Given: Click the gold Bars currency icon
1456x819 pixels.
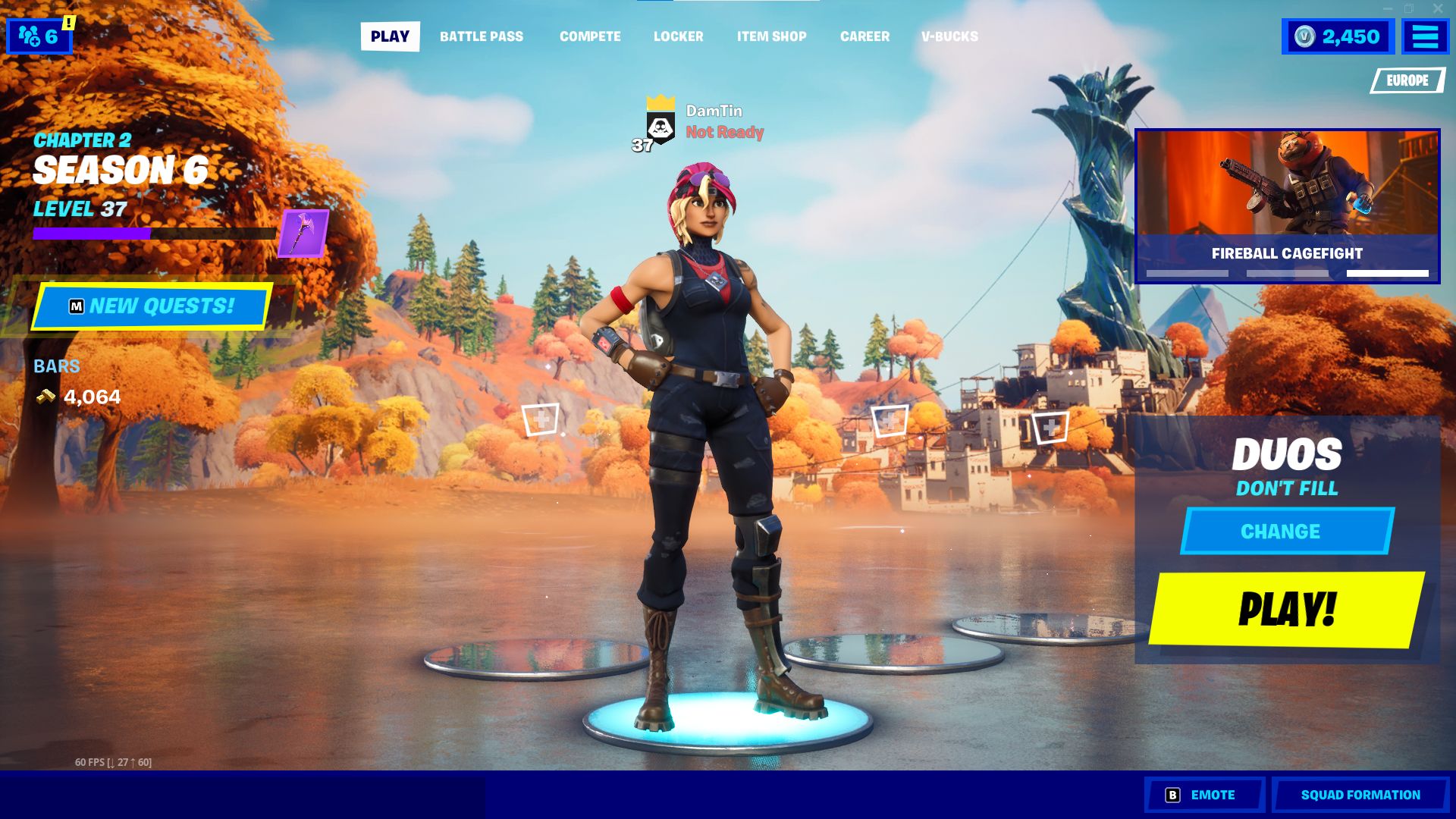Looking at the screenshot, I should 45,396.
